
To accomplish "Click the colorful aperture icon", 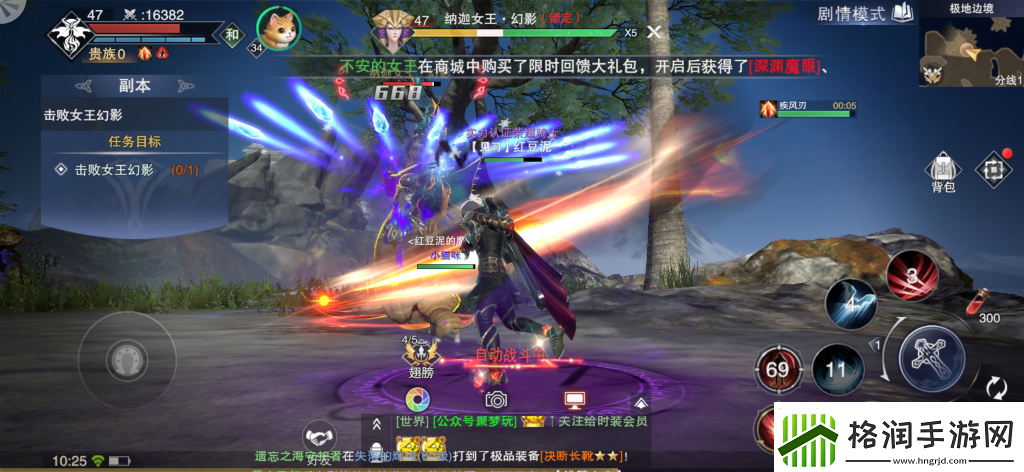I will click(x=419, y=400).
